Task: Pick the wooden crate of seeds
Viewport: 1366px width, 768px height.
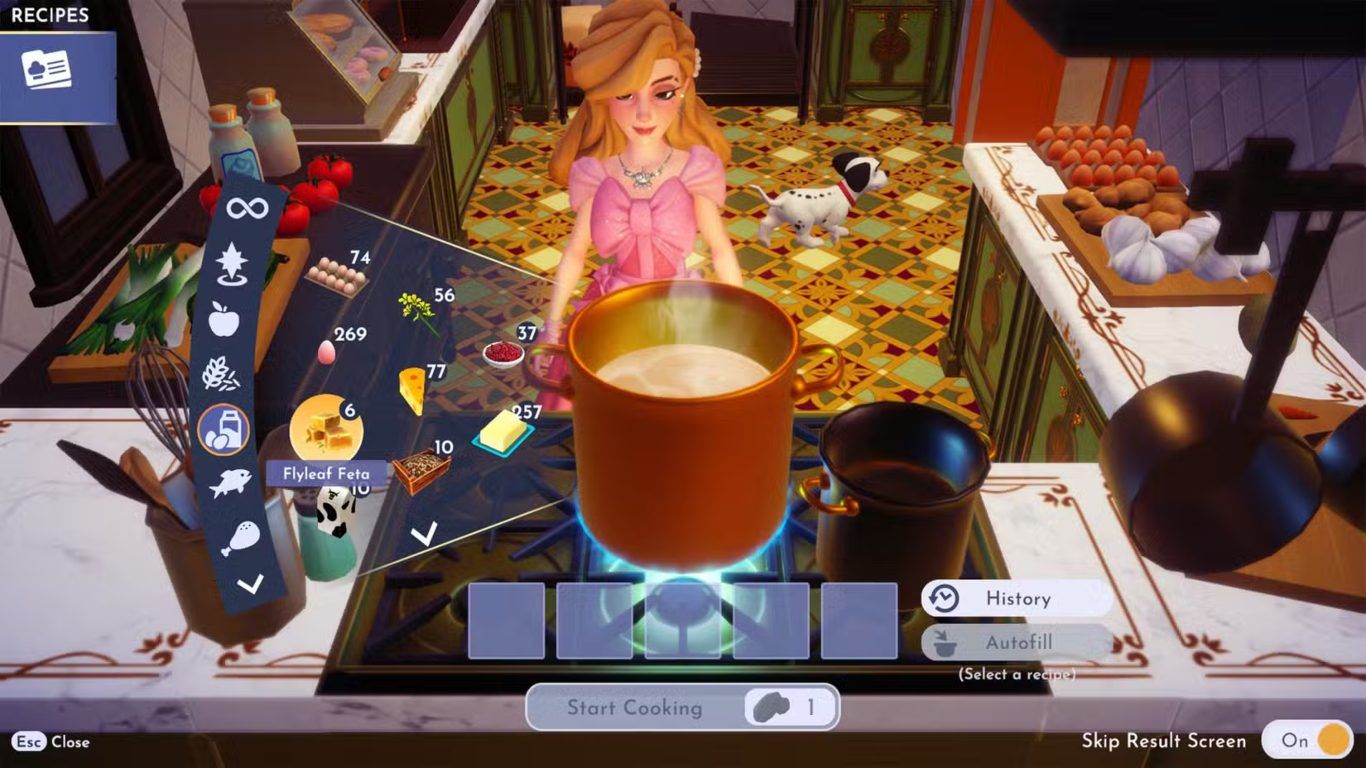Action: [x=420, y=469]
